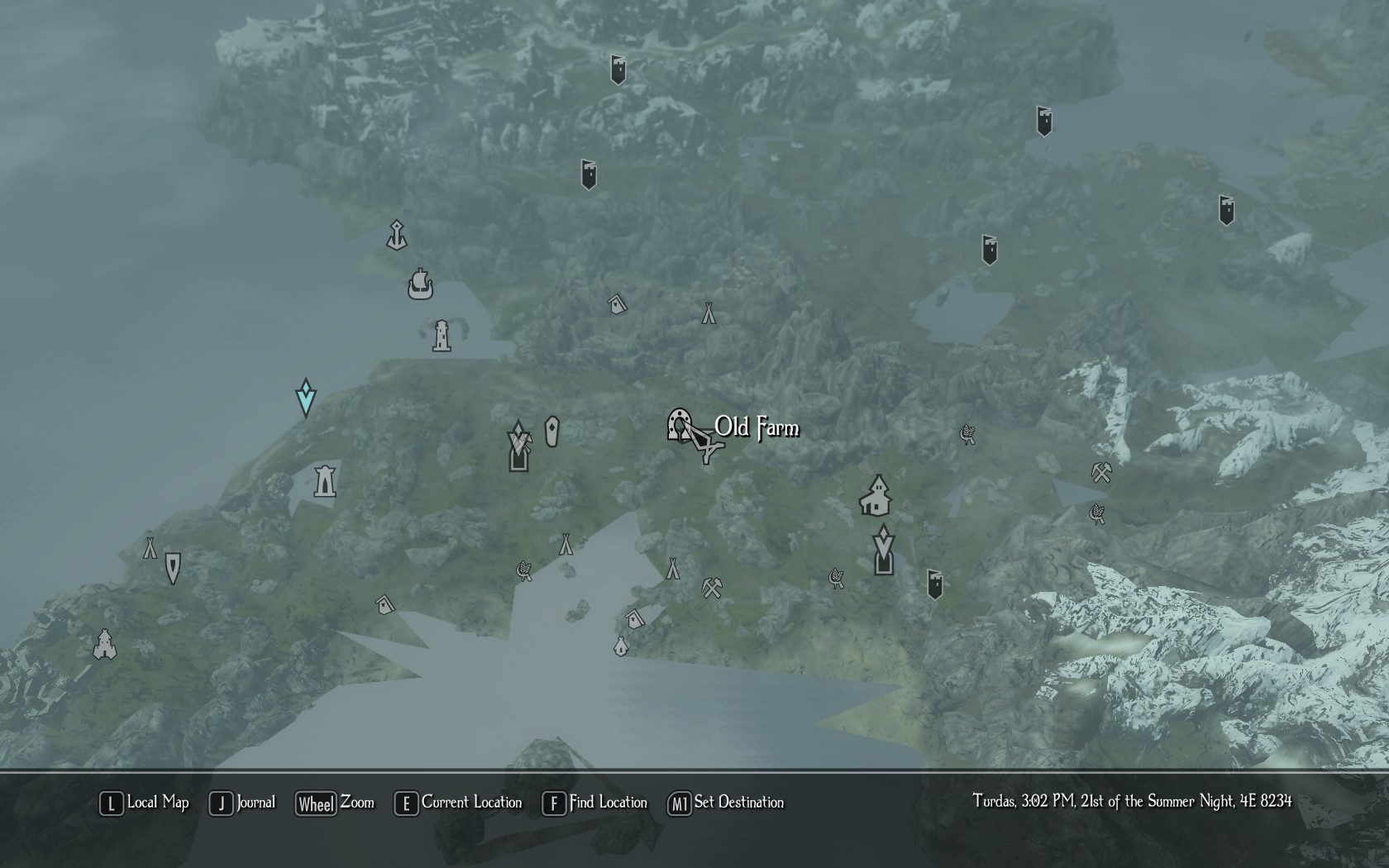Image resolution: width=1389 pixels, height=868 pixels.
Task: Center the map on Current Location
Action: click(x=459, y=803)
